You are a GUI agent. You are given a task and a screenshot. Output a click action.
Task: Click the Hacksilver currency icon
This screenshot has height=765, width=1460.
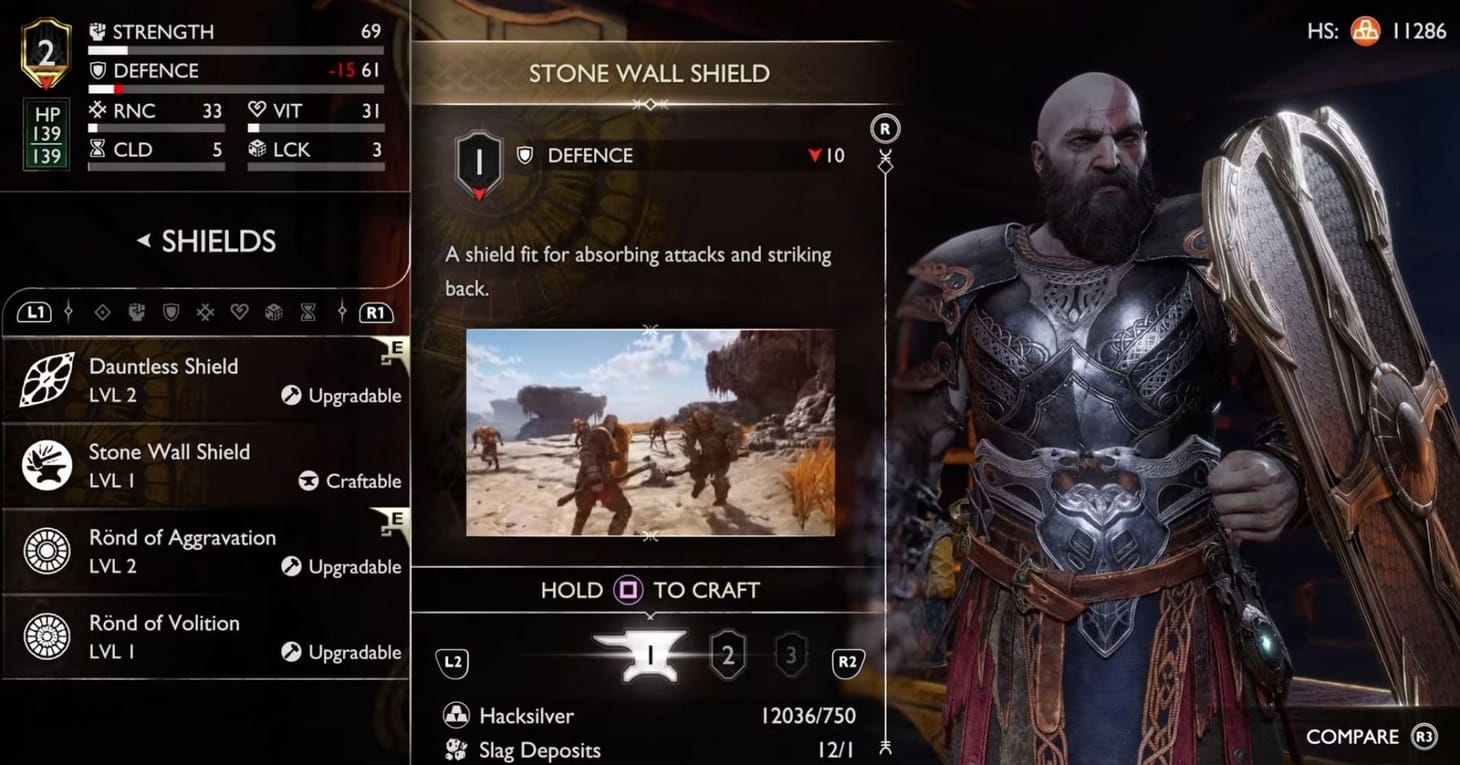455,716
